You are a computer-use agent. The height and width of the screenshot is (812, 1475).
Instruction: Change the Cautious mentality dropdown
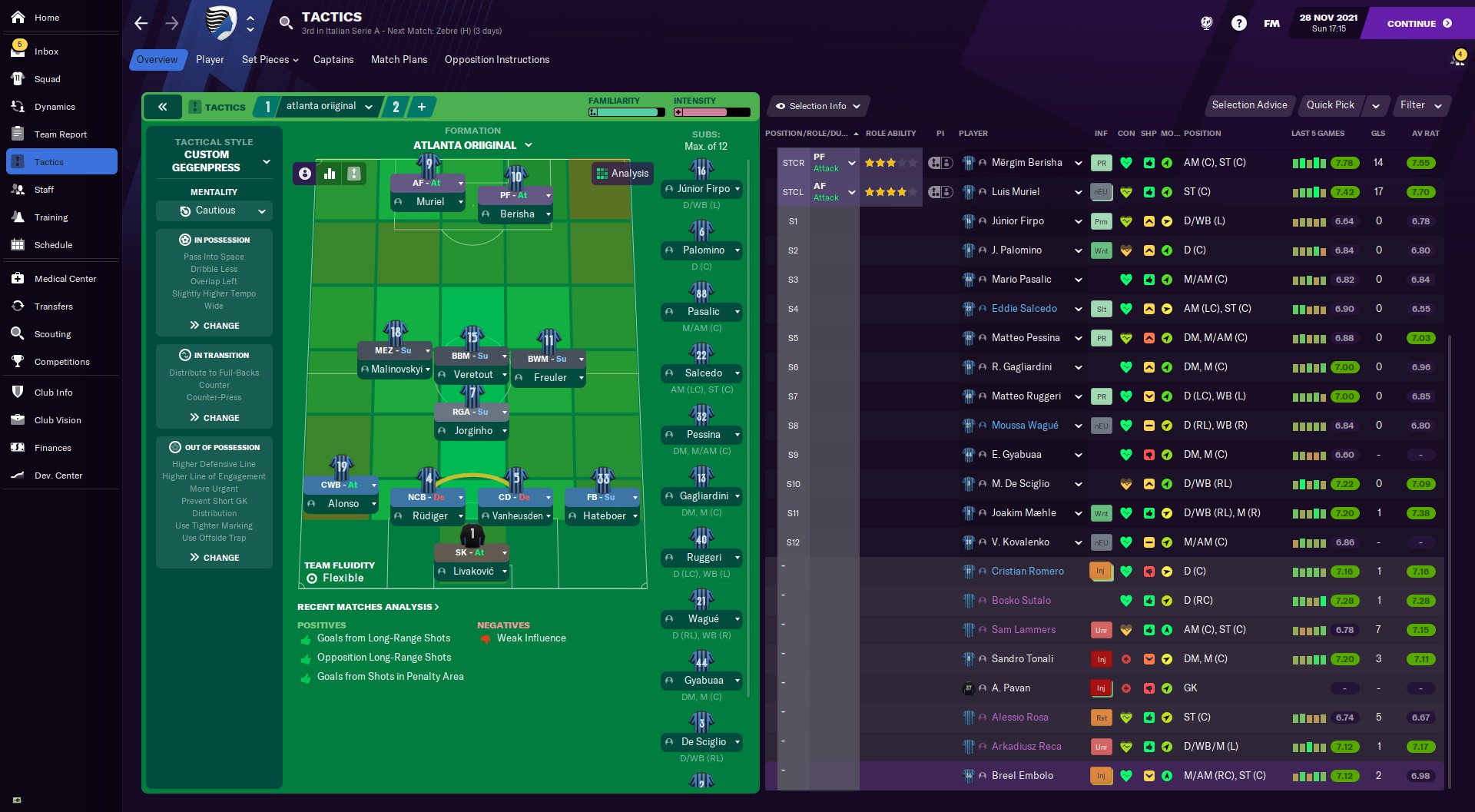tap(214, 210)
